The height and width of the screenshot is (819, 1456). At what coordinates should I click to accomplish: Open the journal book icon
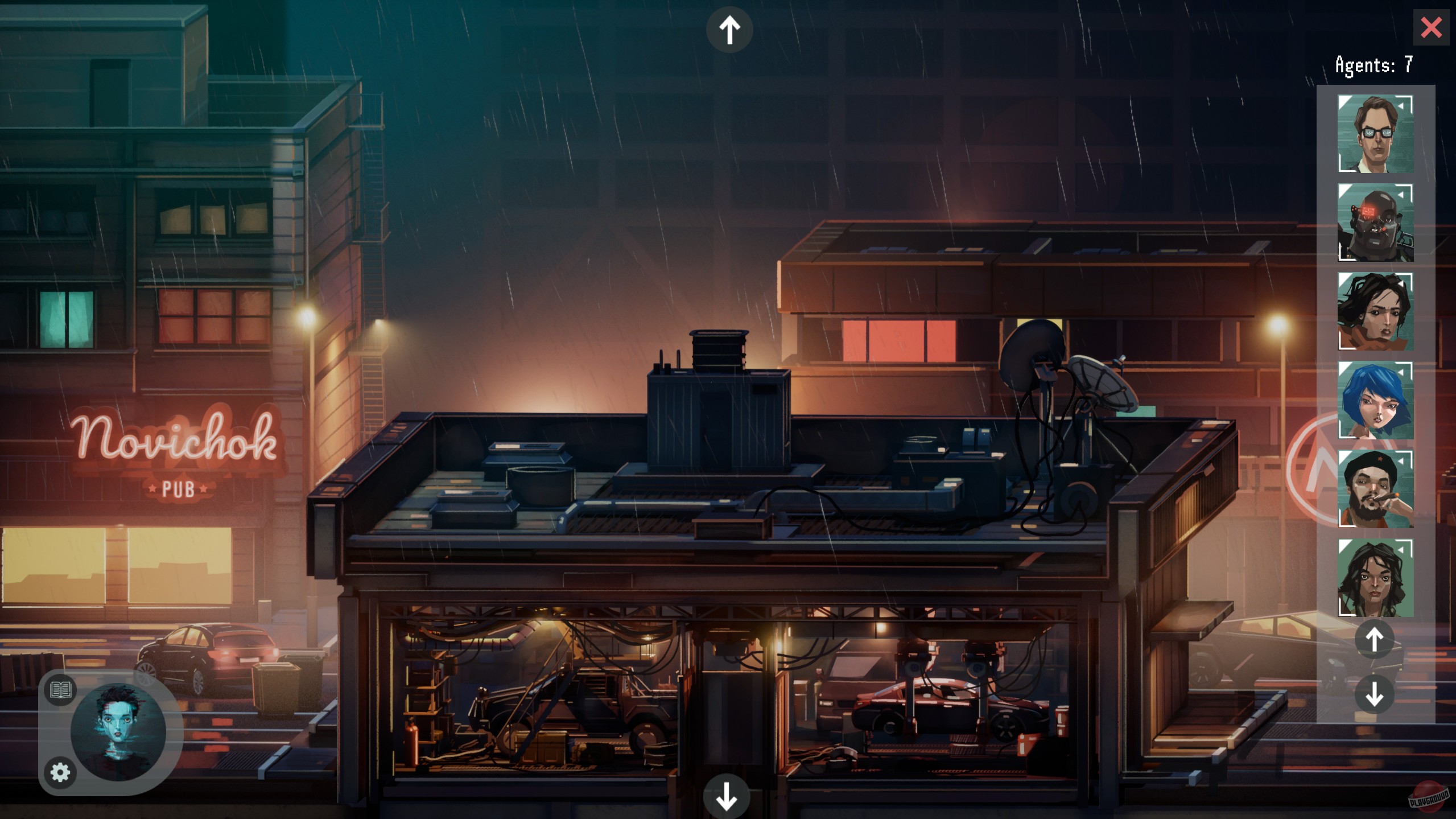pyautogui.click(x=60, y=690)
